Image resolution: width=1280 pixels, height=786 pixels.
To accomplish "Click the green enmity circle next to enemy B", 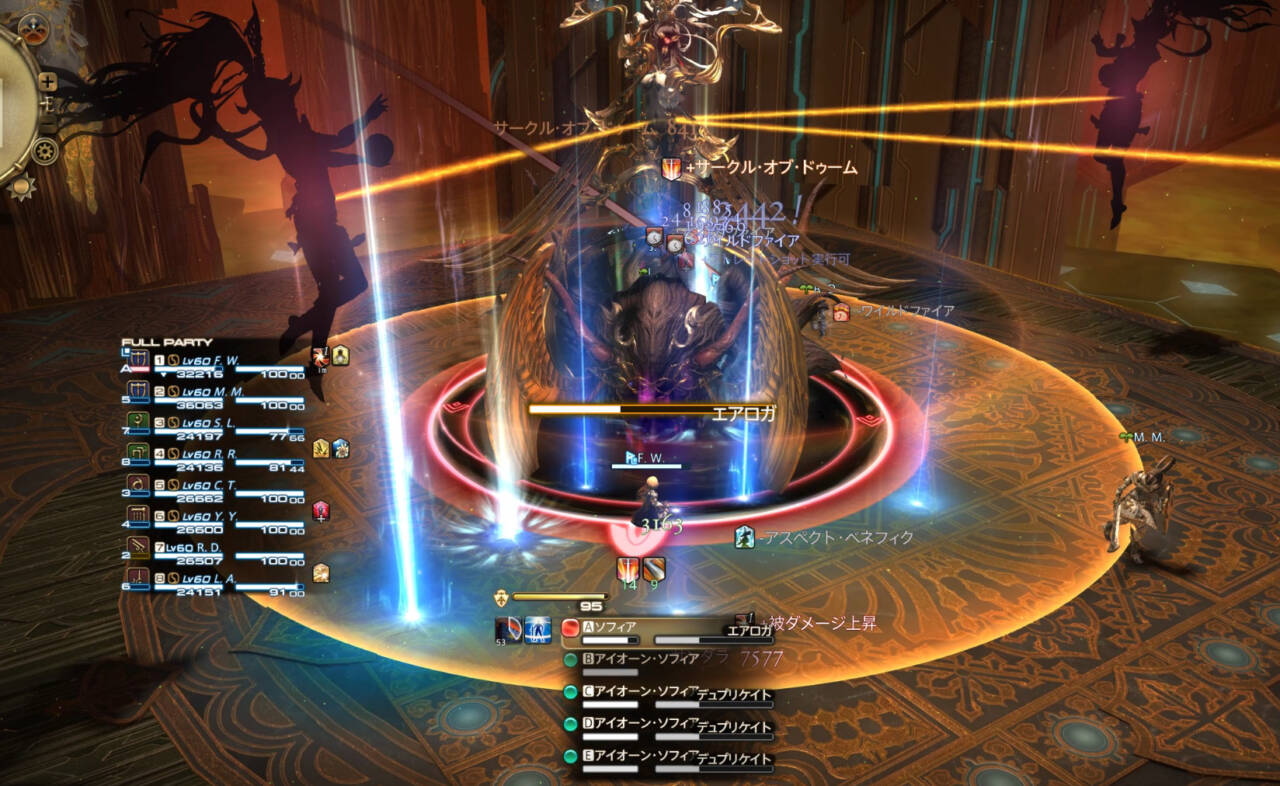I will 571,659.
